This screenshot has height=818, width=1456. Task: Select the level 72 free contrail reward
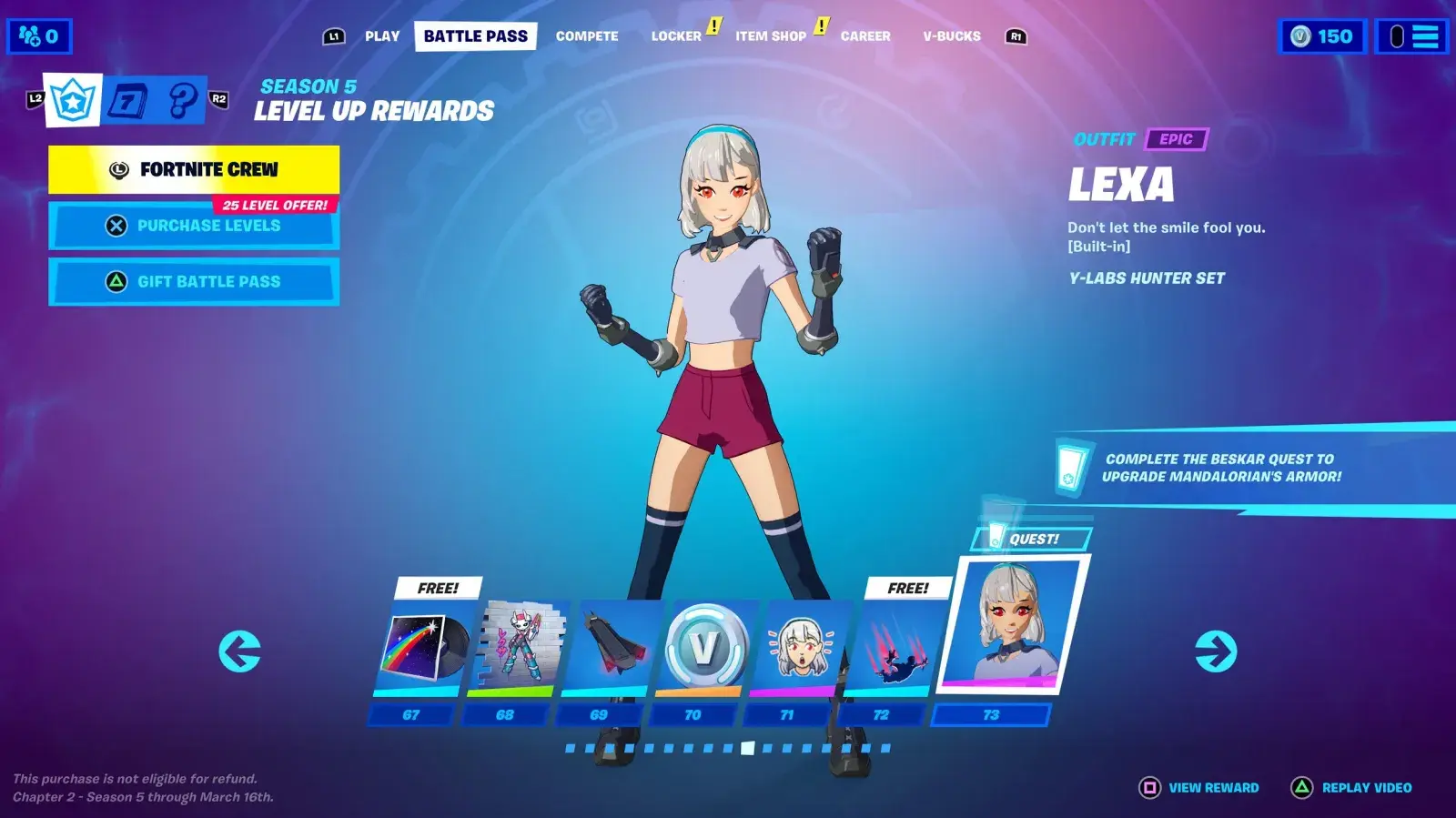(x=892, y=648)
